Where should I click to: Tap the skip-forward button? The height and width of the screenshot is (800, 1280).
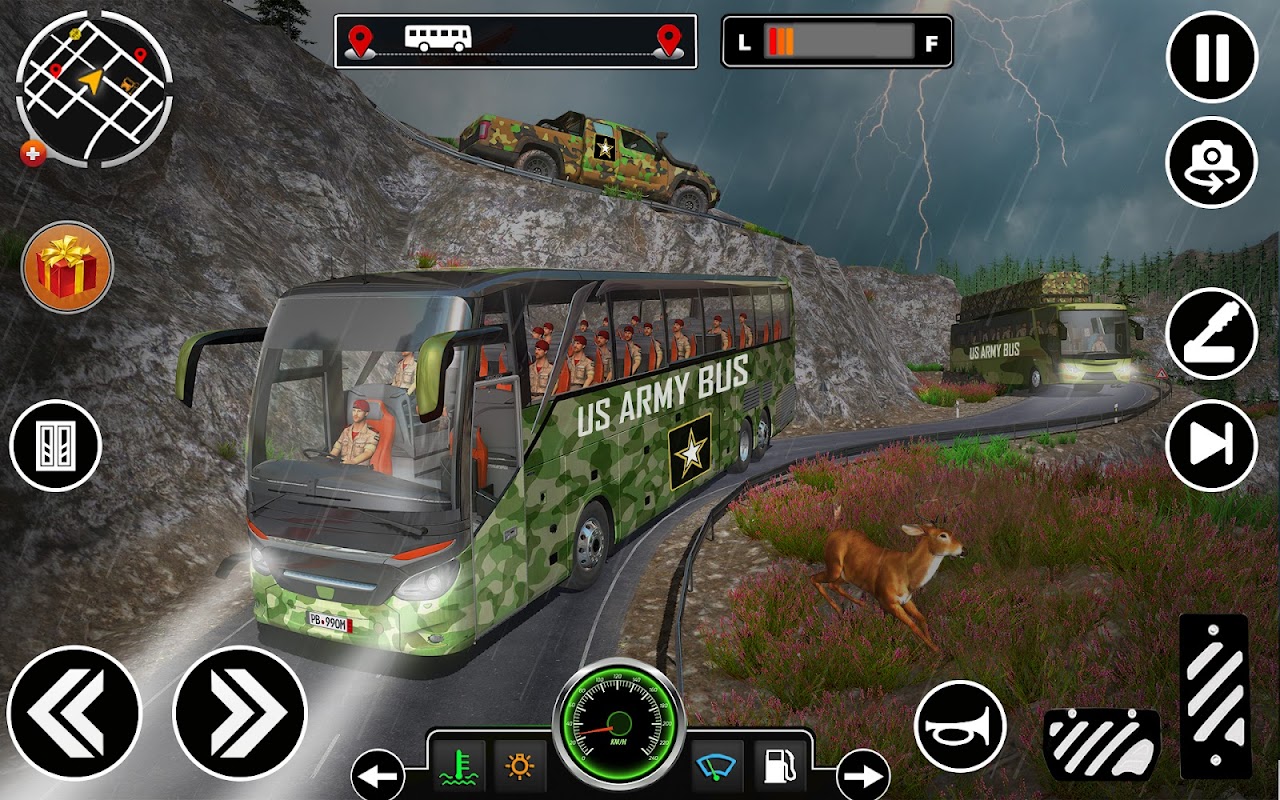(x=1212, y=447)
